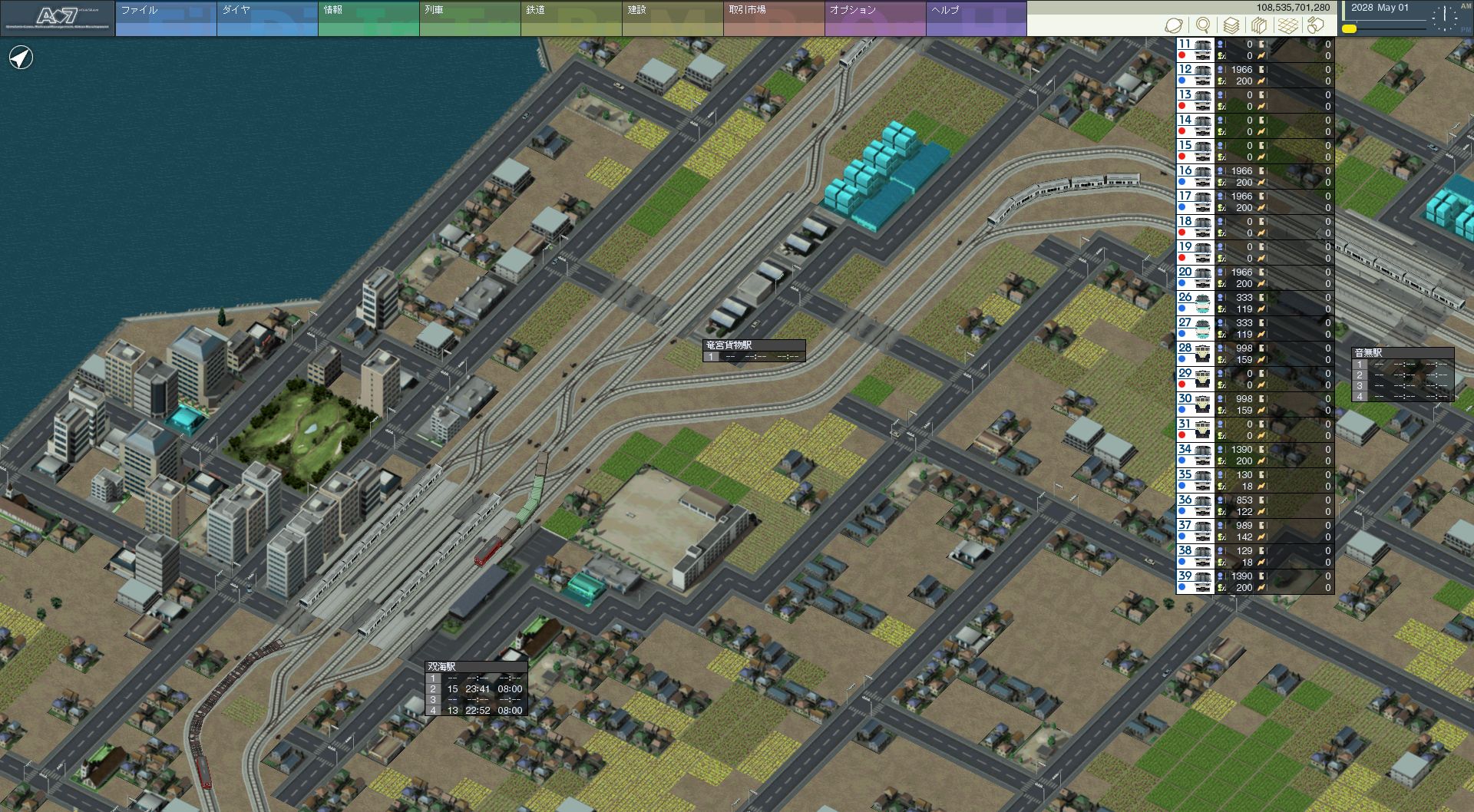
Task: Click the 双海駅 station timetable label
Action: tap(442, 666)
